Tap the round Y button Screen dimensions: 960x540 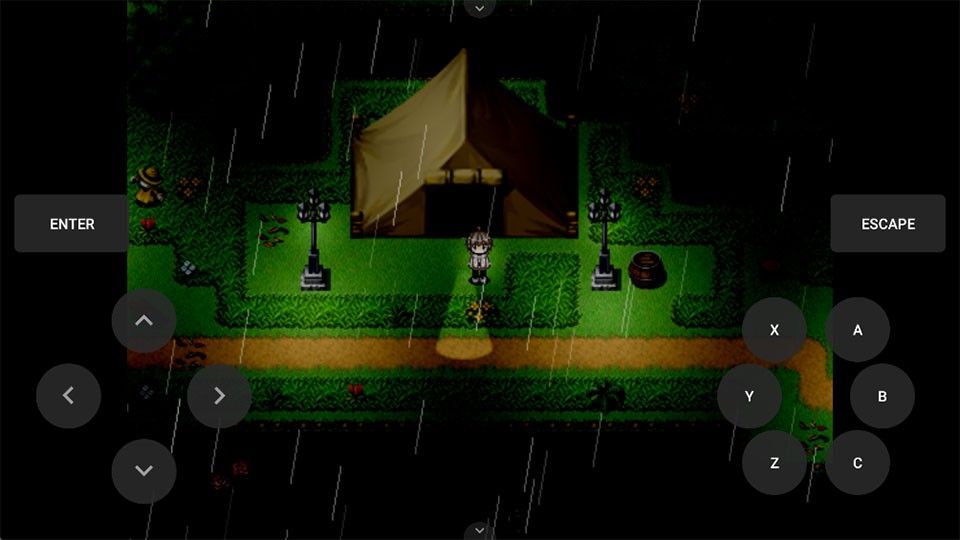coord(749,397)
